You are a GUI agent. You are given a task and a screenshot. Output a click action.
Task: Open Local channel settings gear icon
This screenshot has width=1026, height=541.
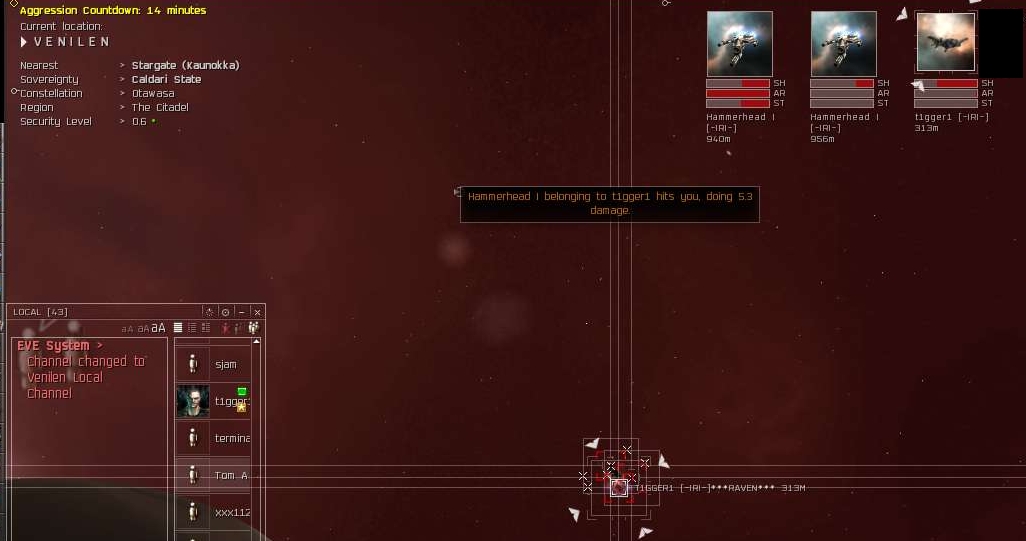point(225,312)
